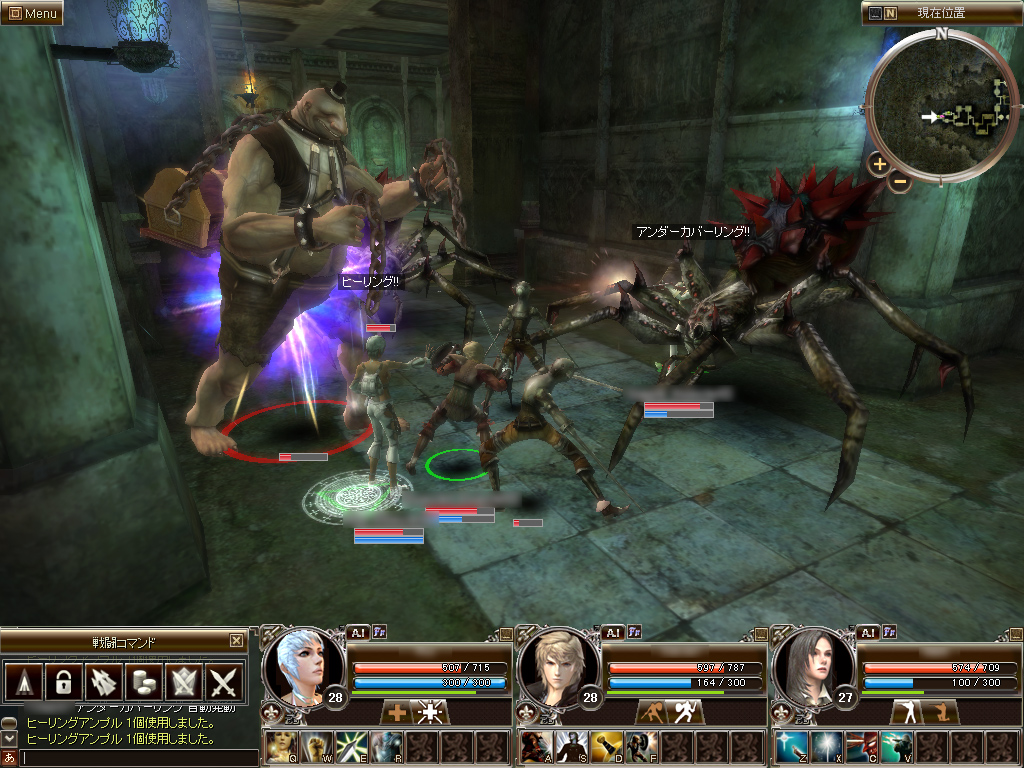This screenshot has width=1024, height=768.
Task: Zoom out on the minimap
Action: pyautogui.click(x=900, y=181)
